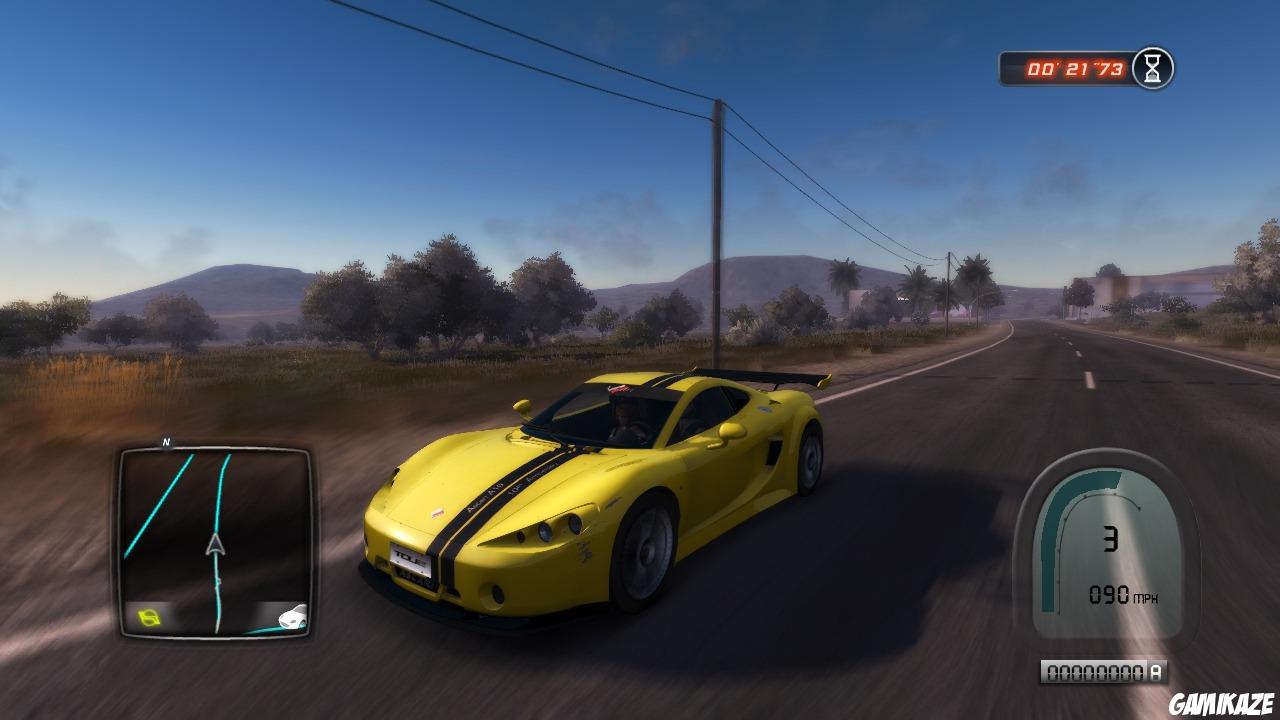Click the driver inside the car

[x=620, y=423]
